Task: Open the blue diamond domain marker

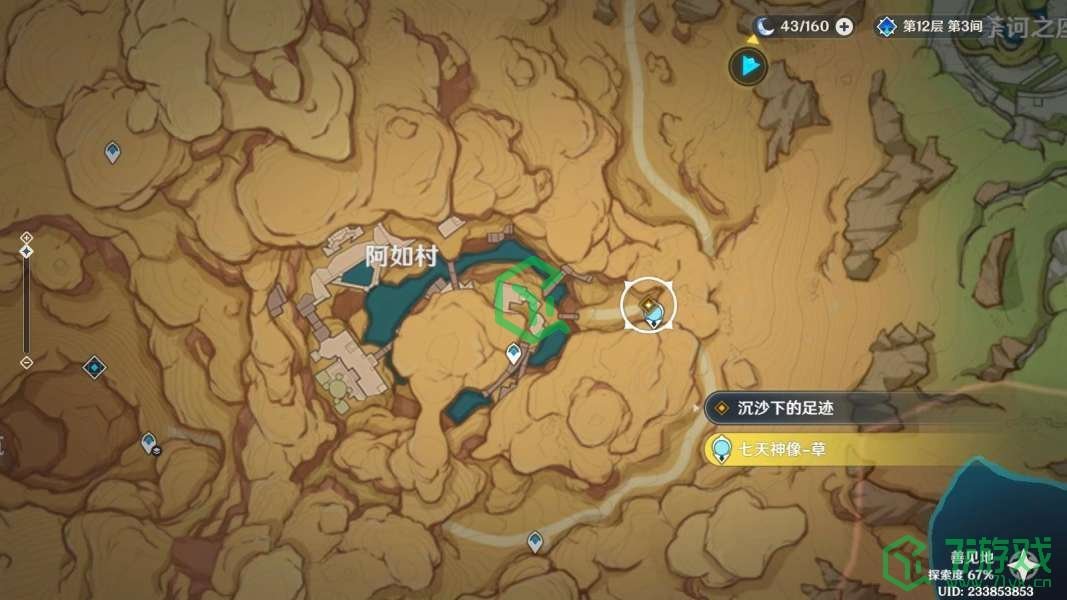Action: pos(95,367)
